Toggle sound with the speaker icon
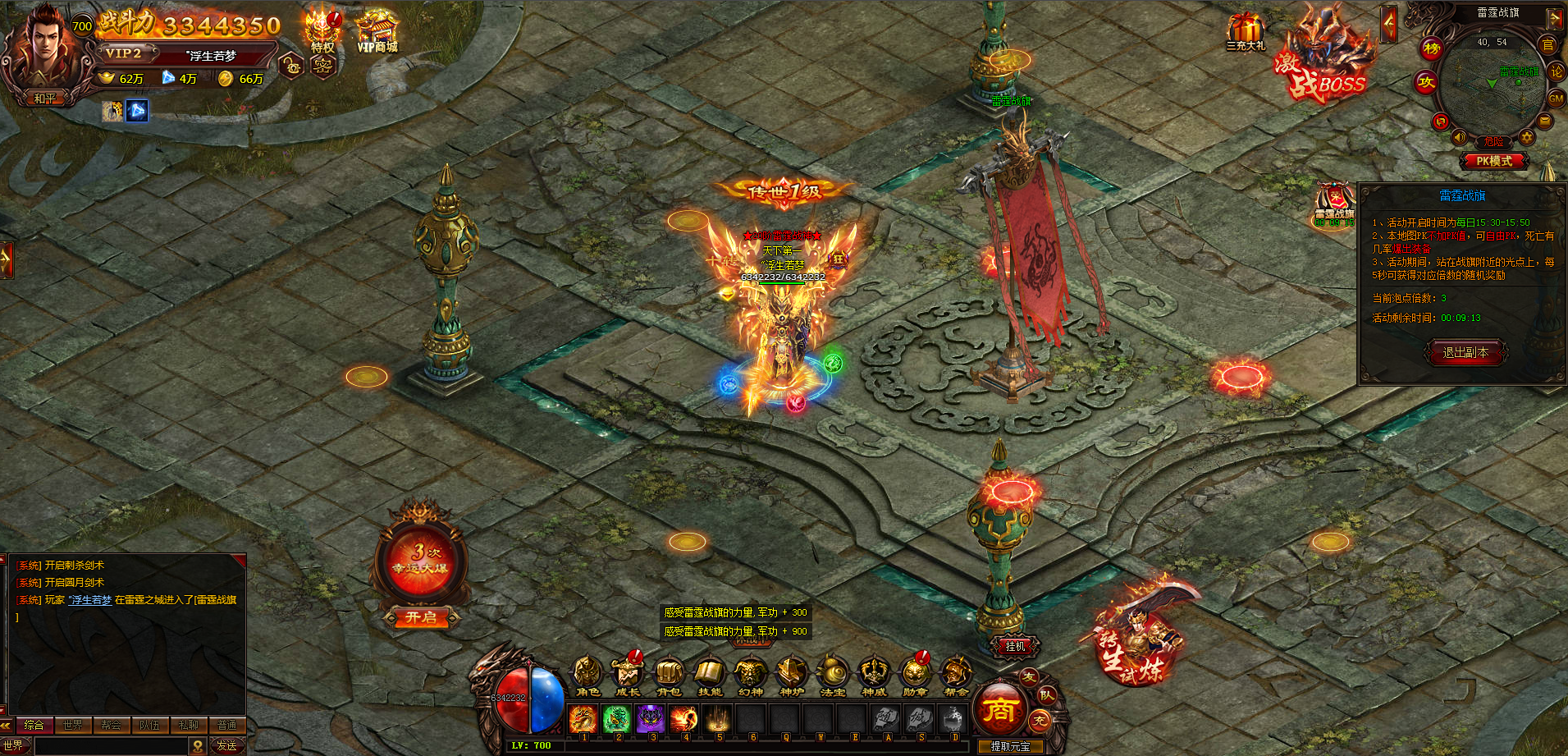The width and height of the screenshot is (1568, 756). (1460, 137)
